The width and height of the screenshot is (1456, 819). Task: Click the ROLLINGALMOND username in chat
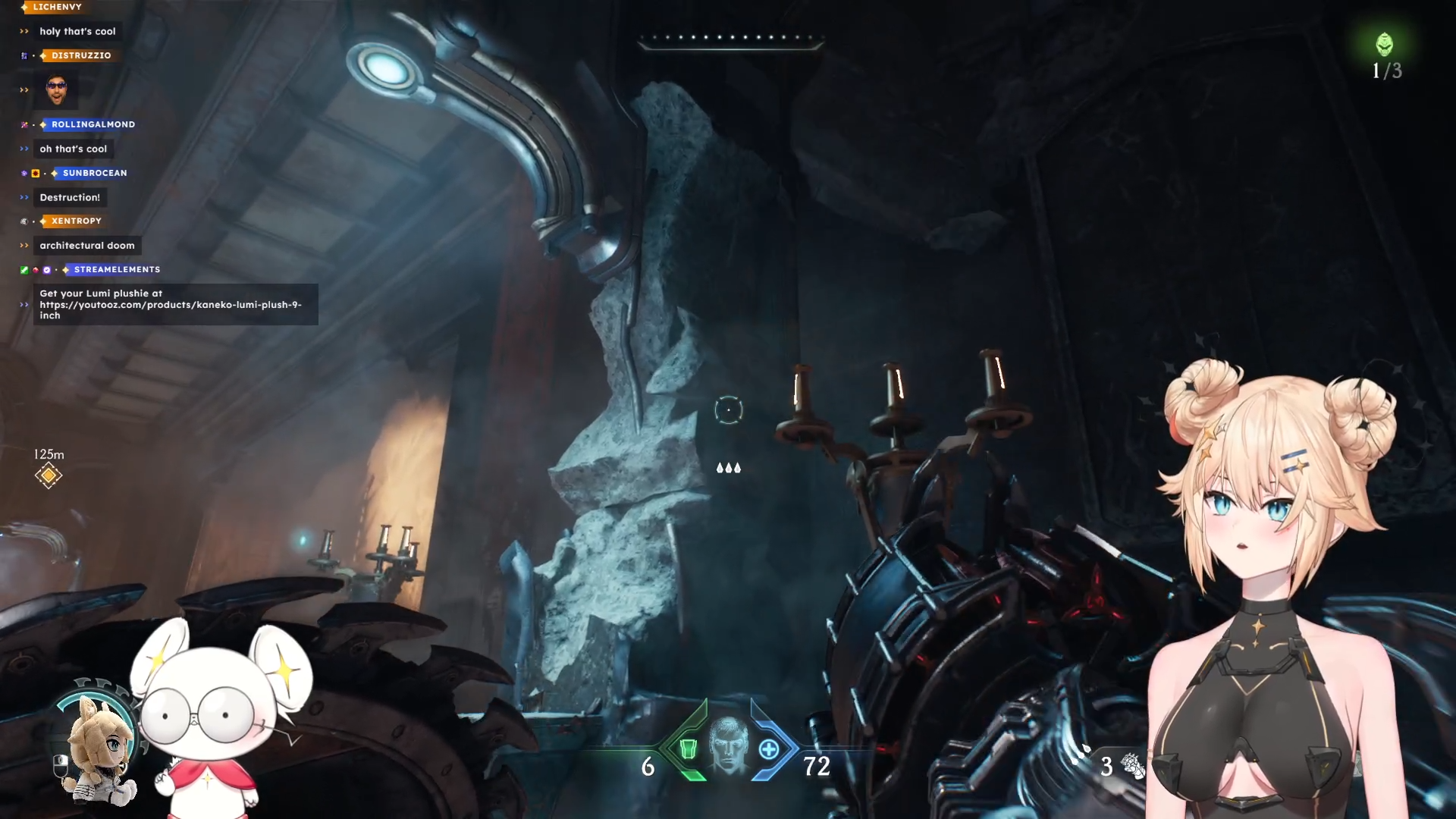[x=93, y=124]
